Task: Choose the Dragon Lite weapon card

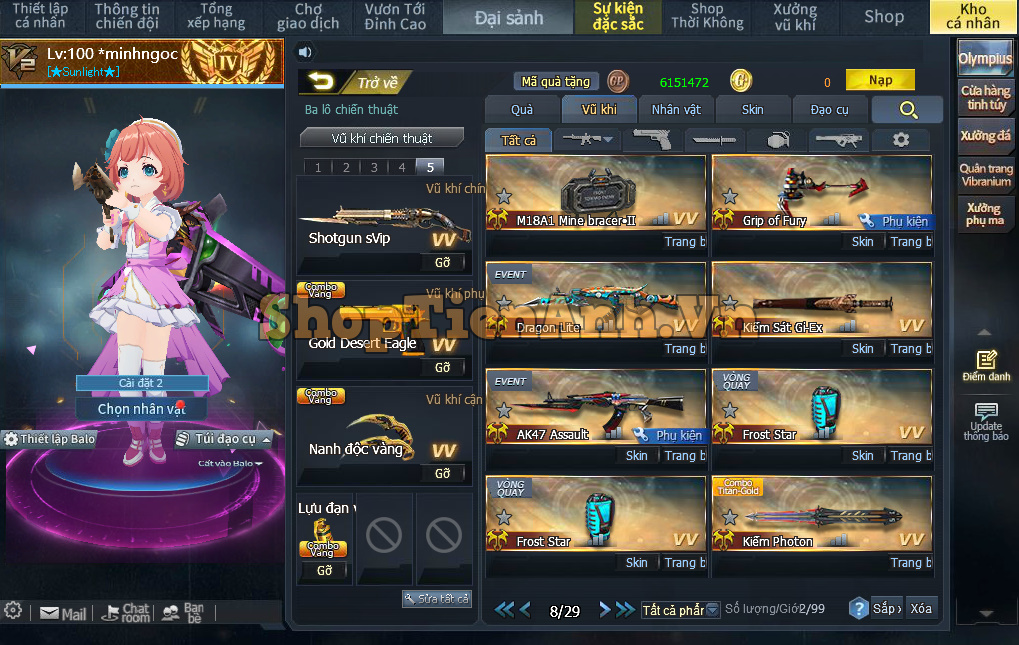Action: coord(596,301)
